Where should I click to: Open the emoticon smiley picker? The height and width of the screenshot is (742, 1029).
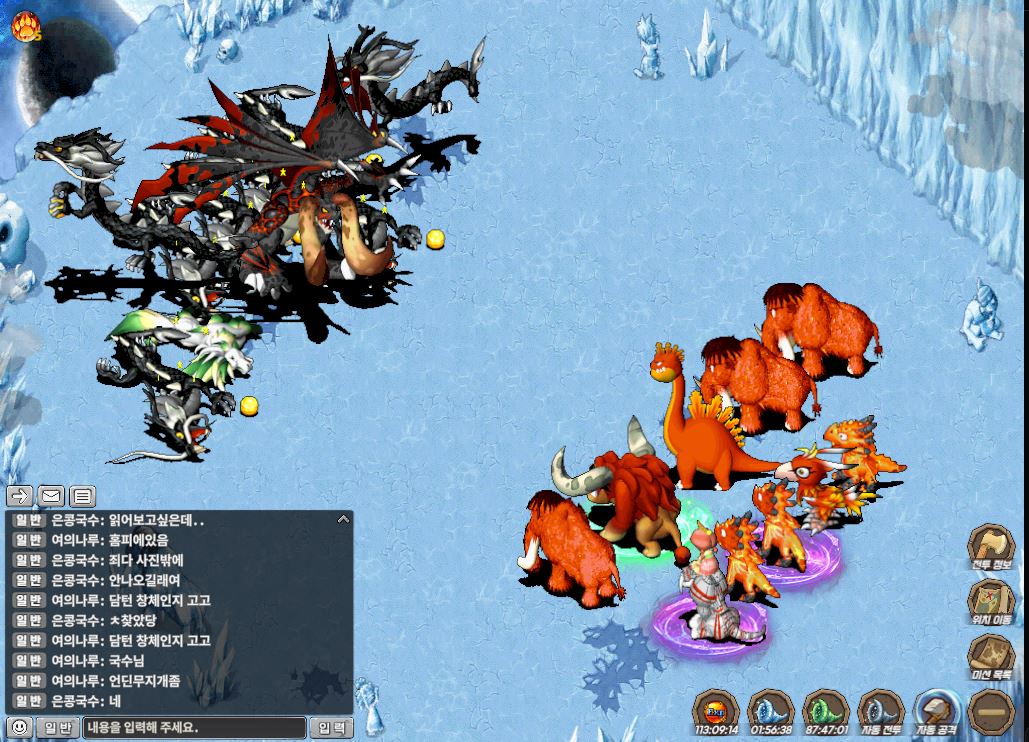click(19, 727)
